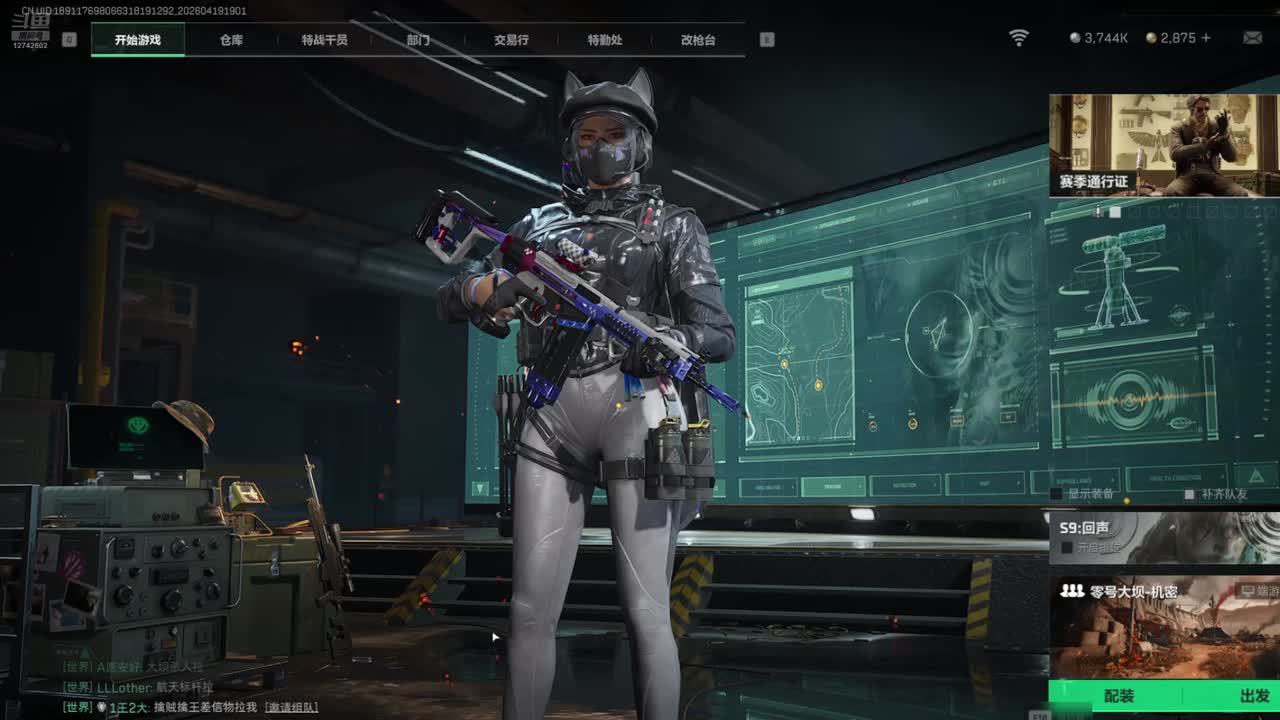Open LLLother's world chat message

tap(148, 687)
